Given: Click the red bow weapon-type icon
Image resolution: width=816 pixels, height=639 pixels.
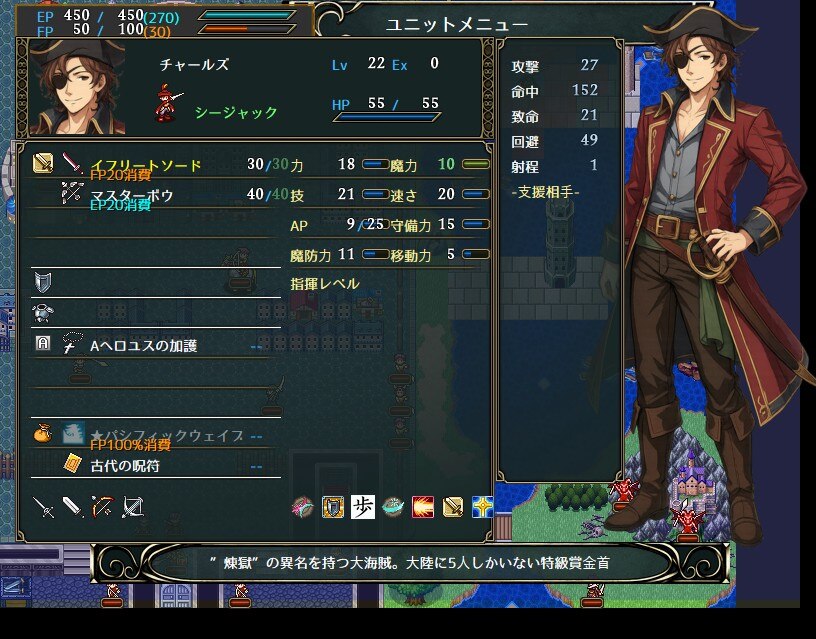Looking at the screenshot, I should (x=102, y=507).
